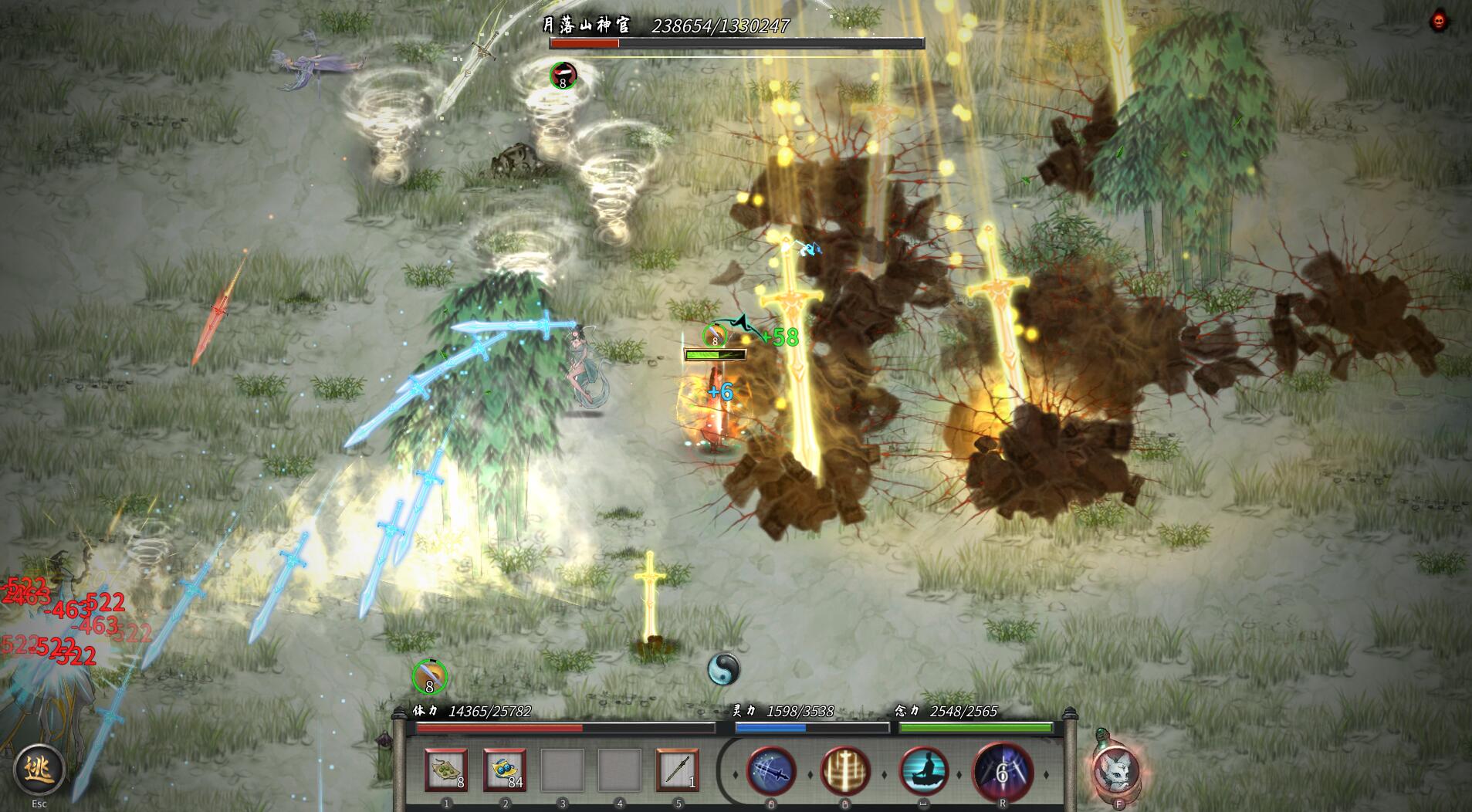Trigger the ultimate skill showing cooldown 6
Screen dimensions: 1472x812
click(1002, 771)
